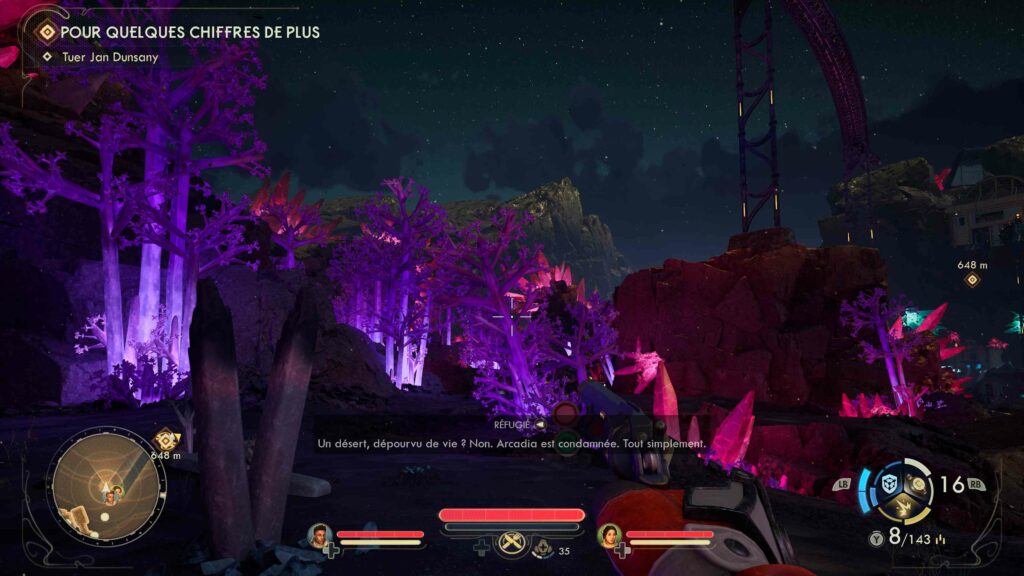This screenshot has width=1024, height=576.
Task: Click the armor icon showing 35
Action: click(543, 547)
